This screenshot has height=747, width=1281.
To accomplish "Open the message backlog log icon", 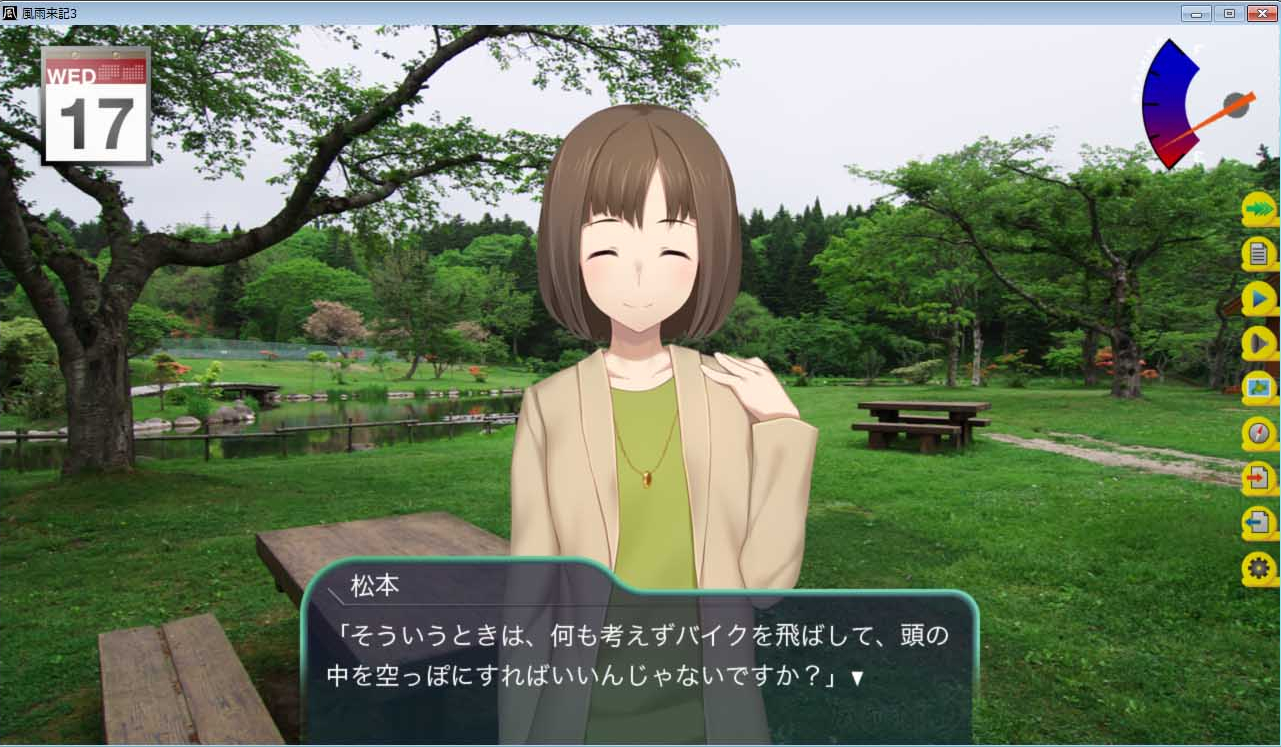I will 1258,254.
